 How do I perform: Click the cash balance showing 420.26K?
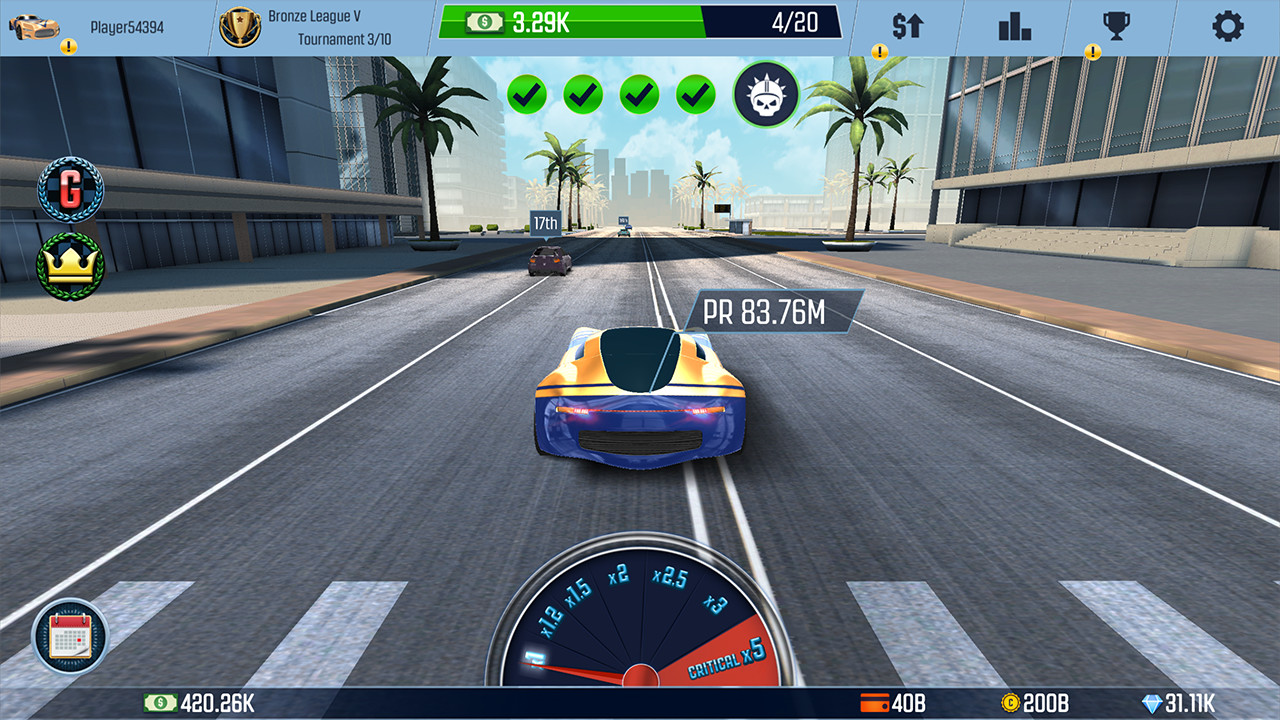[x=200, y=704]
